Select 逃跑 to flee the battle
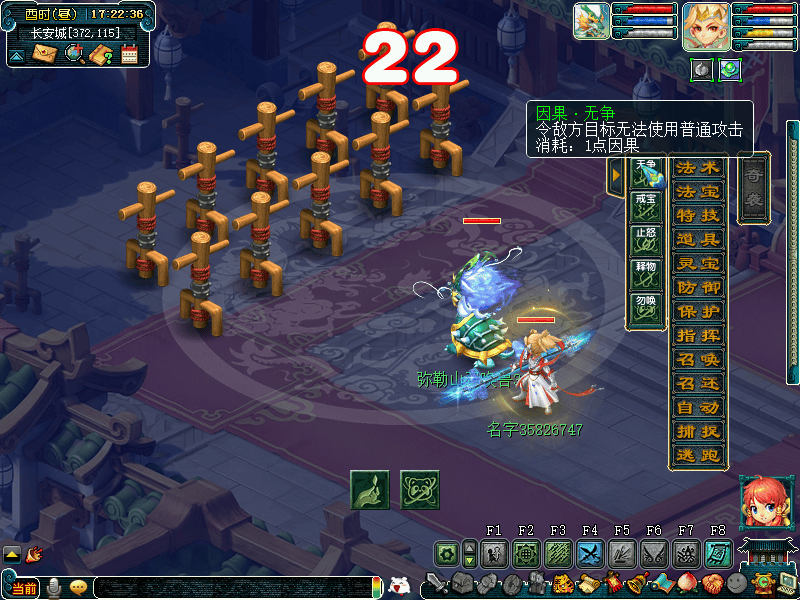The image size is (800, 600). [x=698, y=455]
